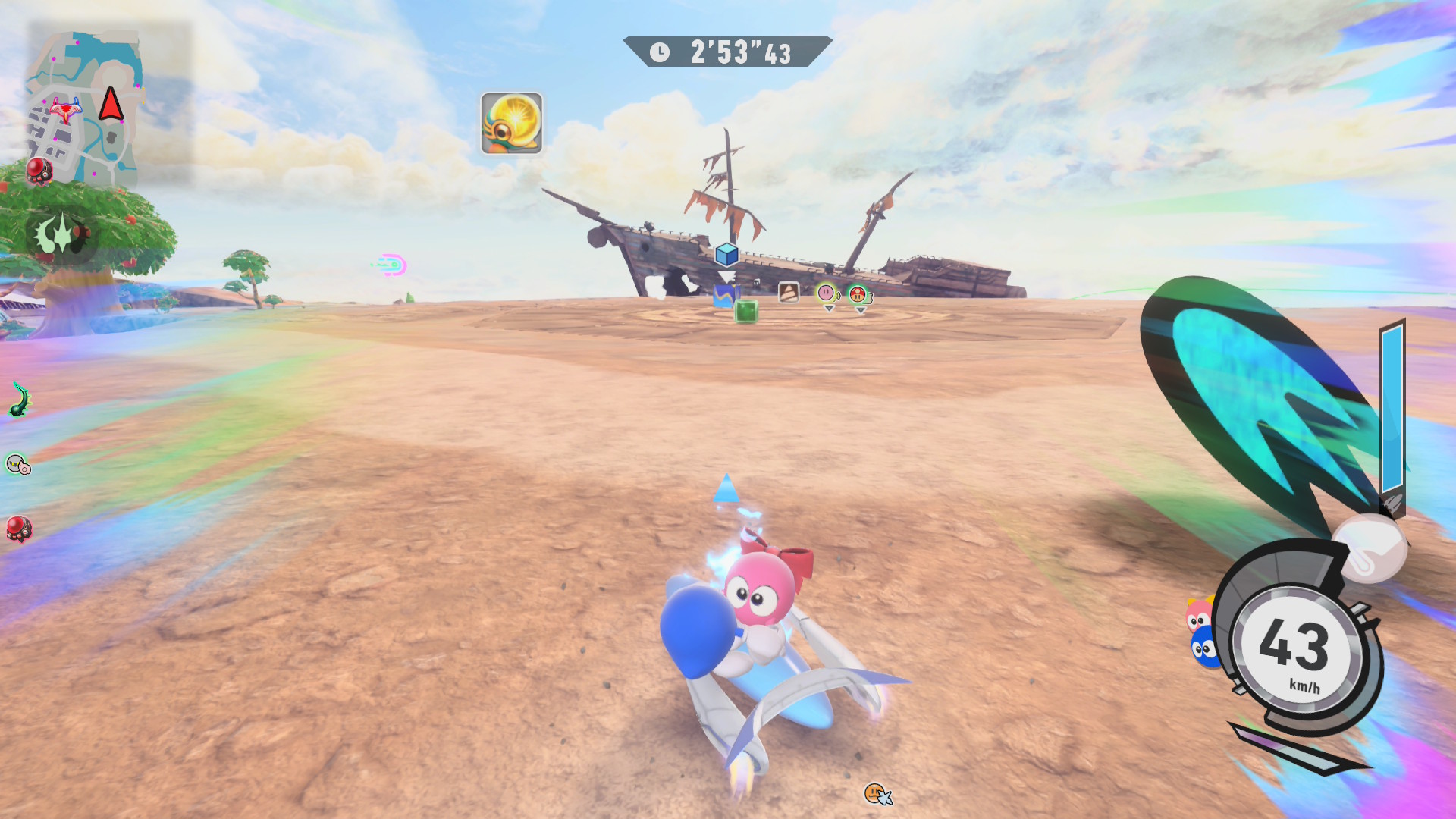Click the green crescent tail icon
Viewport: 1456px width, 819px height.
20,400
